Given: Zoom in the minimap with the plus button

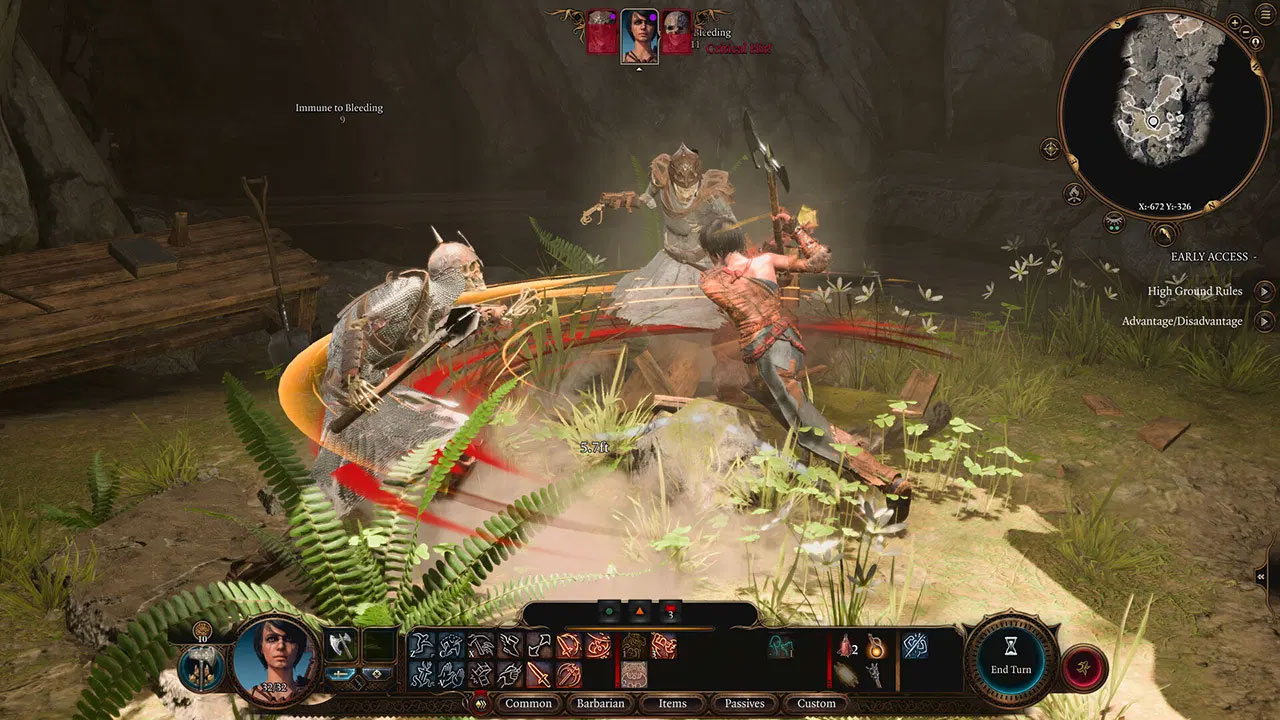Looking at the screenshot, I should 1233,21.
